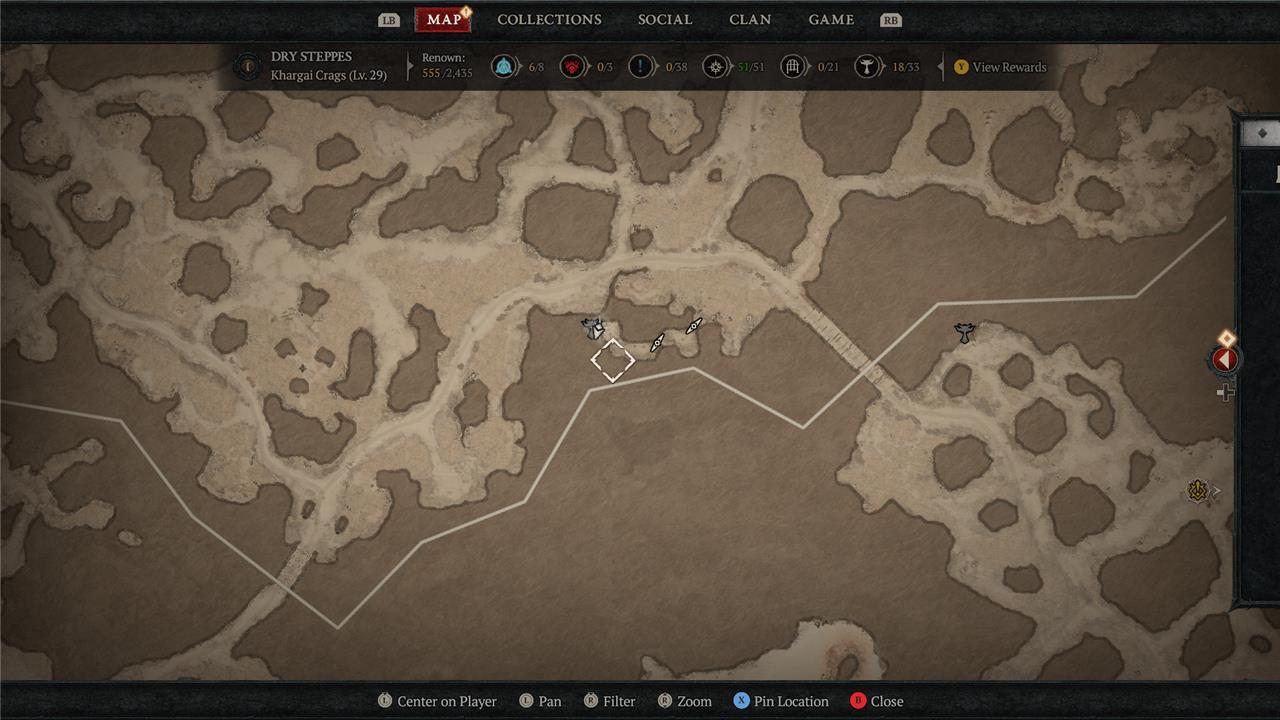1280x720 pixels.
Task: Click the Map tab
Action: [x=443, y=20]
